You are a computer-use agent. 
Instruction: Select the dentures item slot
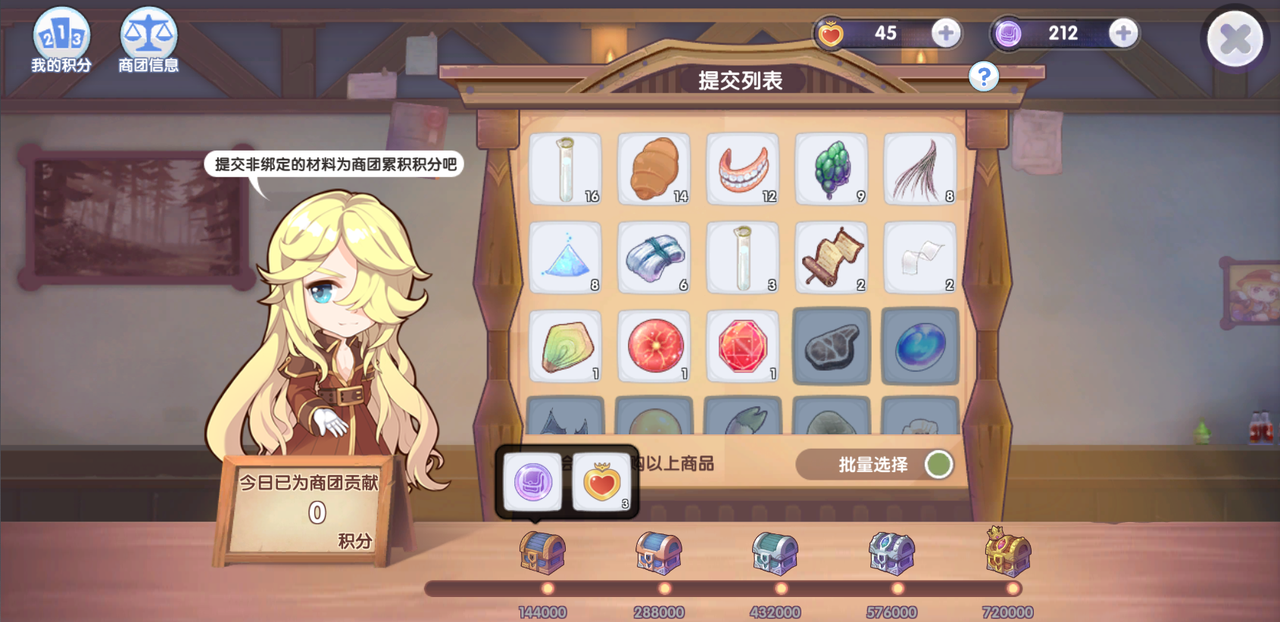pyautogui.click(x=742, y=169)
